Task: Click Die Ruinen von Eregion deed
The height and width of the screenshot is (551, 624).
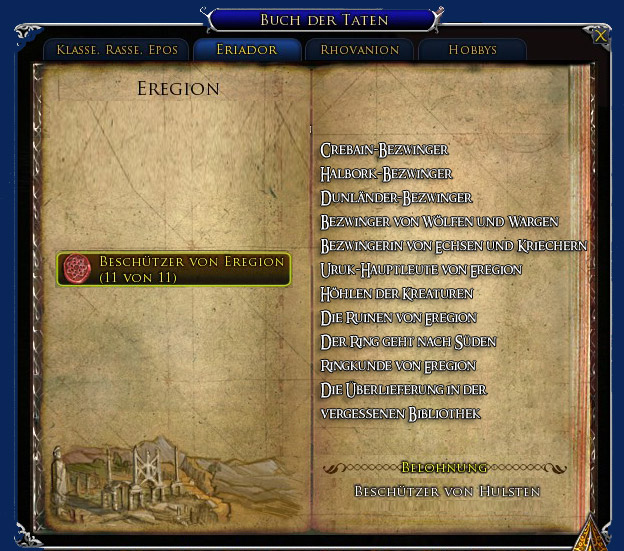Action: 398,318
